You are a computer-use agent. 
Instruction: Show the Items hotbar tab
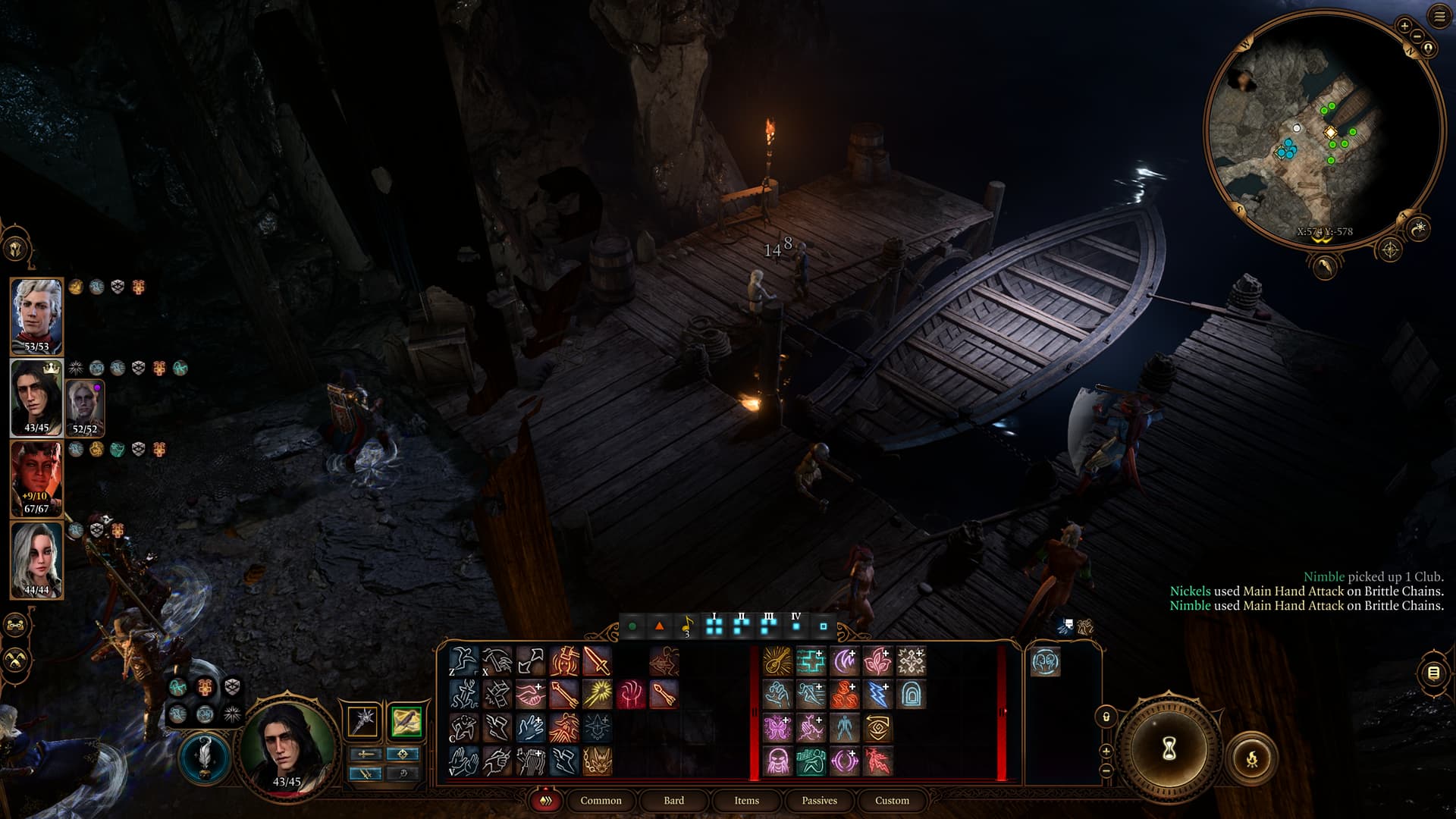[x=746, y=800]
